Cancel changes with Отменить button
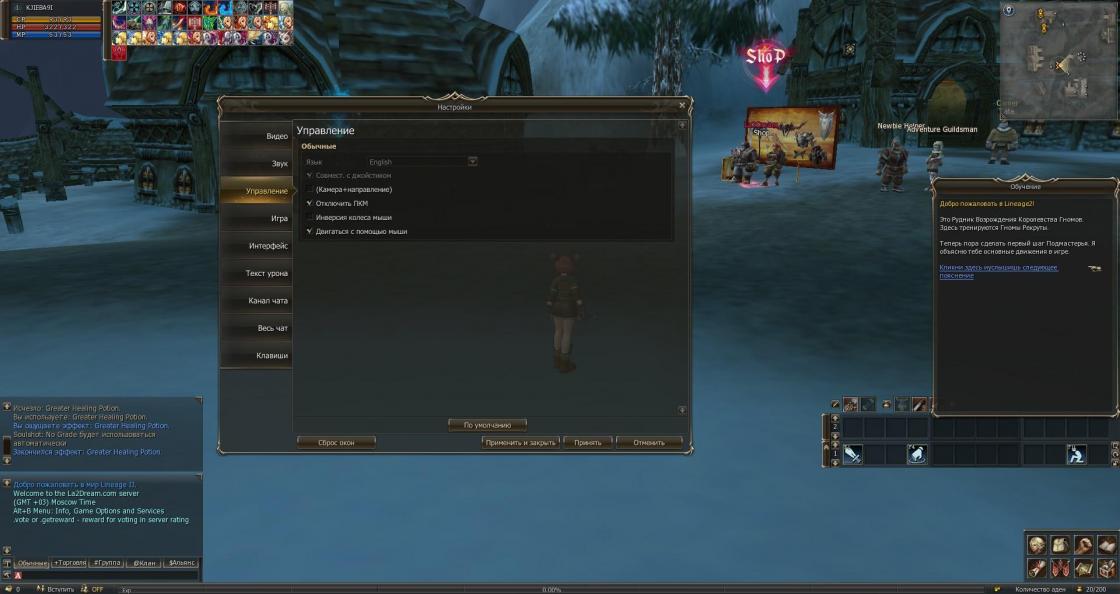The width and height of the screenshot is (1120, 594). [649, 442]
